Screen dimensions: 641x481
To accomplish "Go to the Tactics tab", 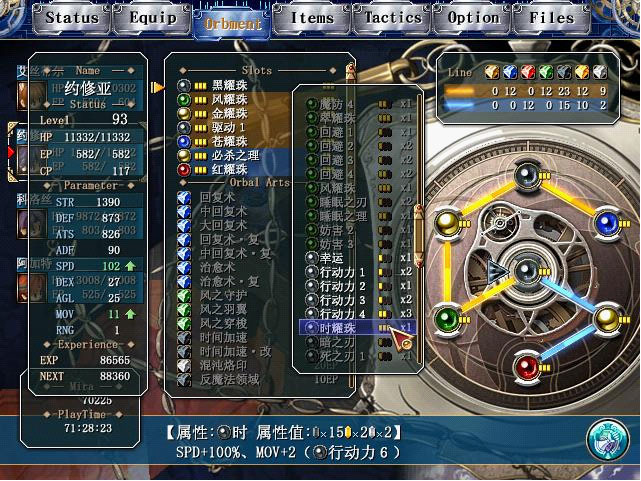I will [x=392, y=18].
